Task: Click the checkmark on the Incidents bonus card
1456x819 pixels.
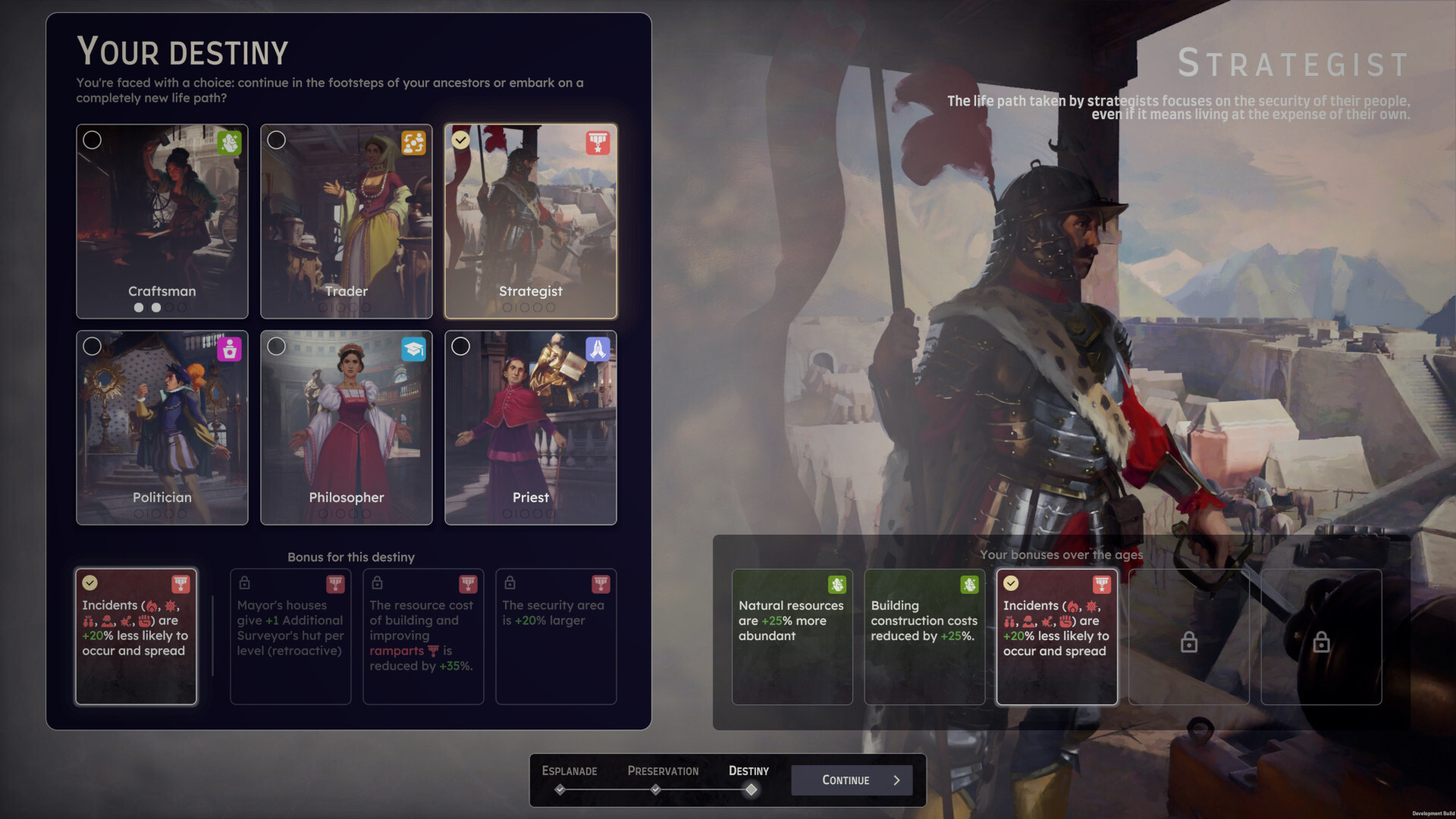Action: (x=90, y=582)
